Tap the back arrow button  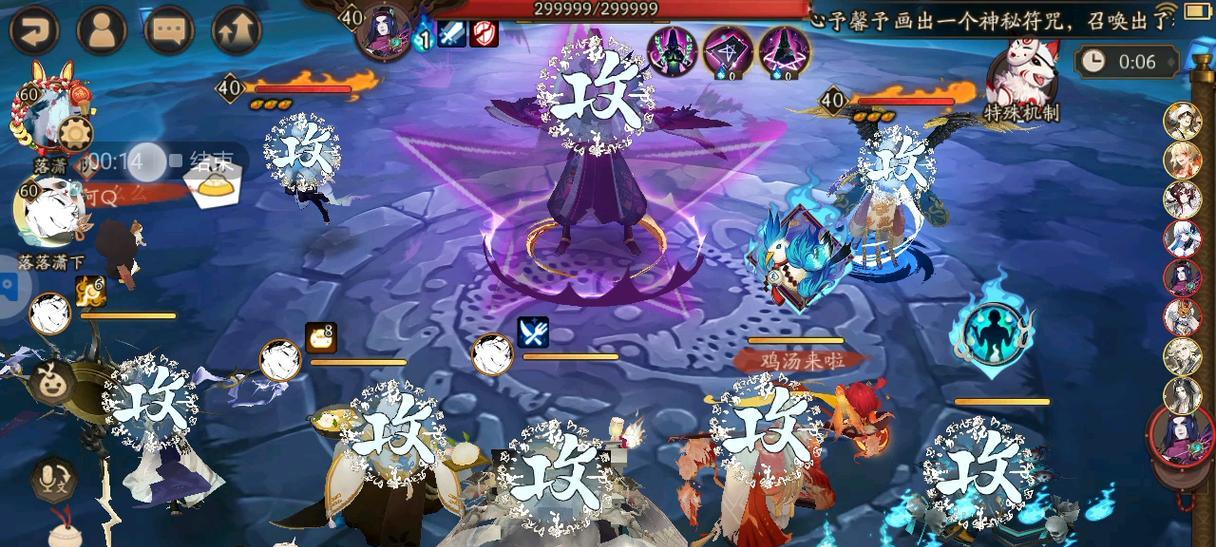pyautogui.click(x=34, y=30)
